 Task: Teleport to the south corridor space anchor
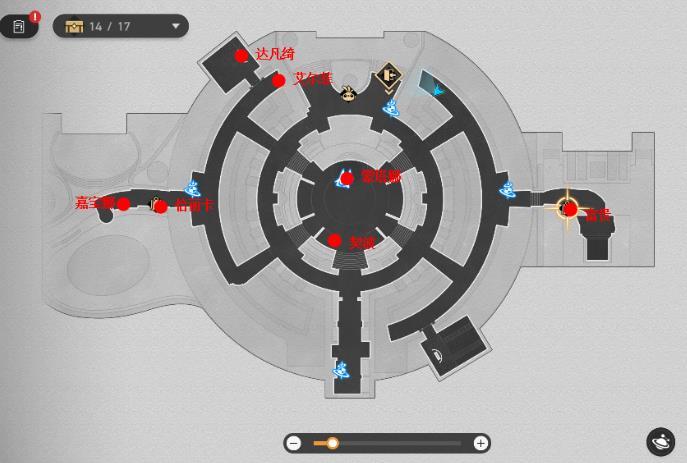tap(342, 372)
